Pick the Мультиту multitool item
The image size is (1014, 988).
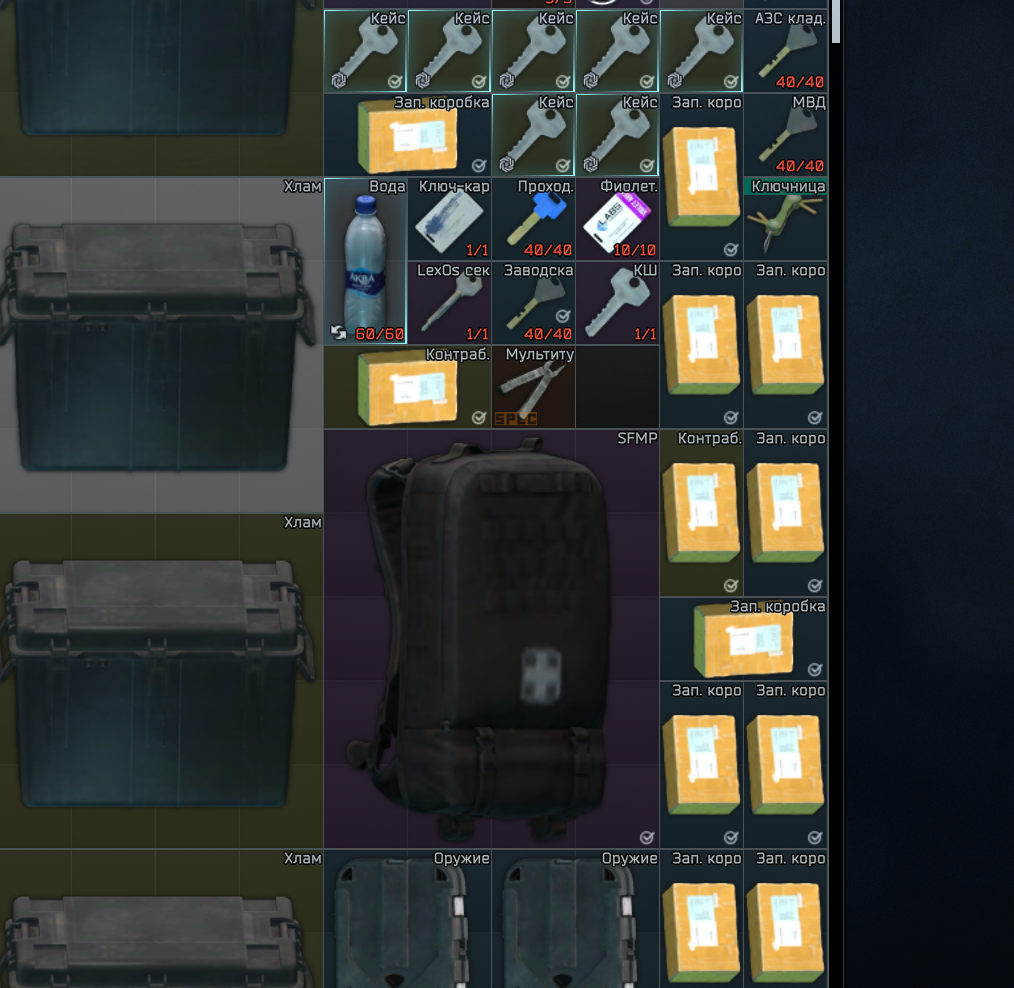pos(533,388)
